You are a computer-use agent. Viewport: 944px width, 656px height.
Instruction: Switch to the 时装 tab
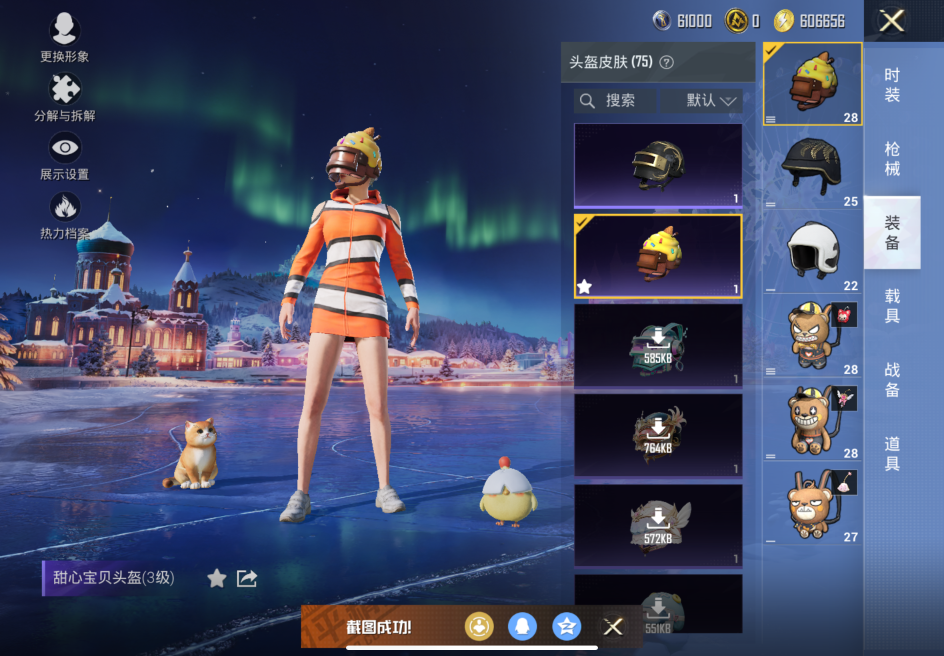pyautogui.click(x=892, y=85)
